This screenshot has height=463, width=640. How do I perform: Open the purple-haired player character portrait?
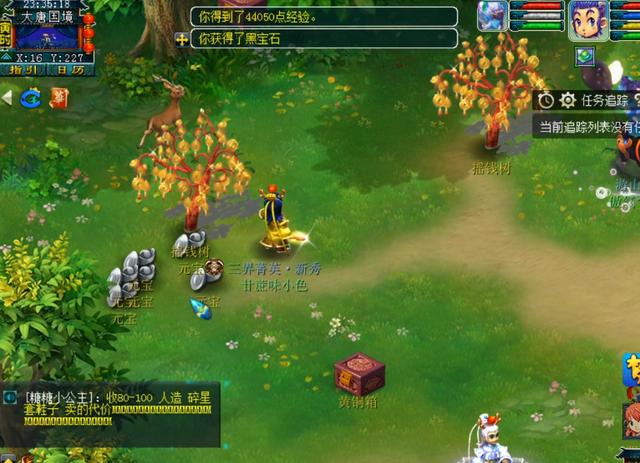point(588,19)
